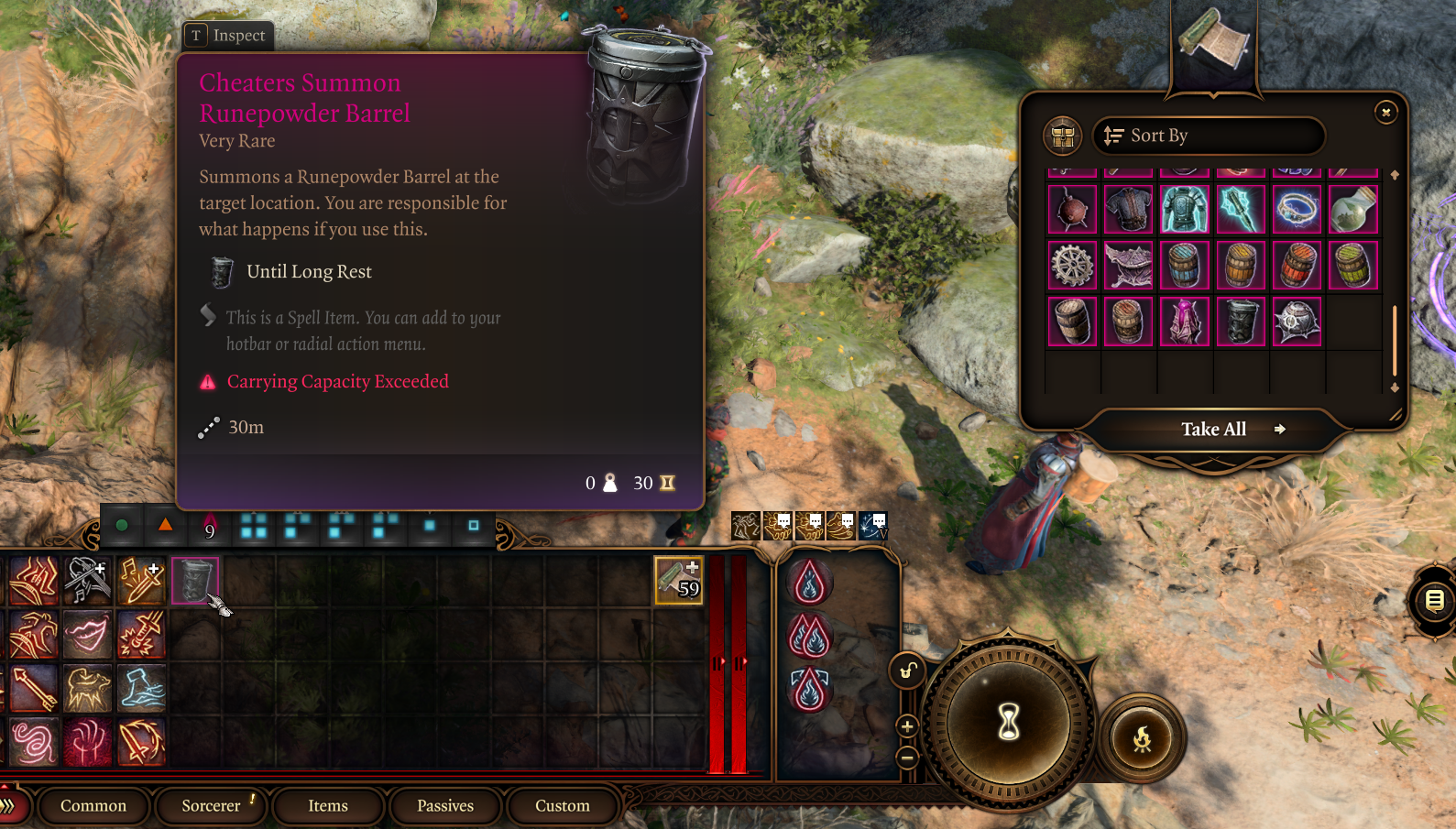Select the runepowder barrel hotbar slot
The width and height of the screenshot is (1456, 829).
pyautogui.click(x=194, y=580)
